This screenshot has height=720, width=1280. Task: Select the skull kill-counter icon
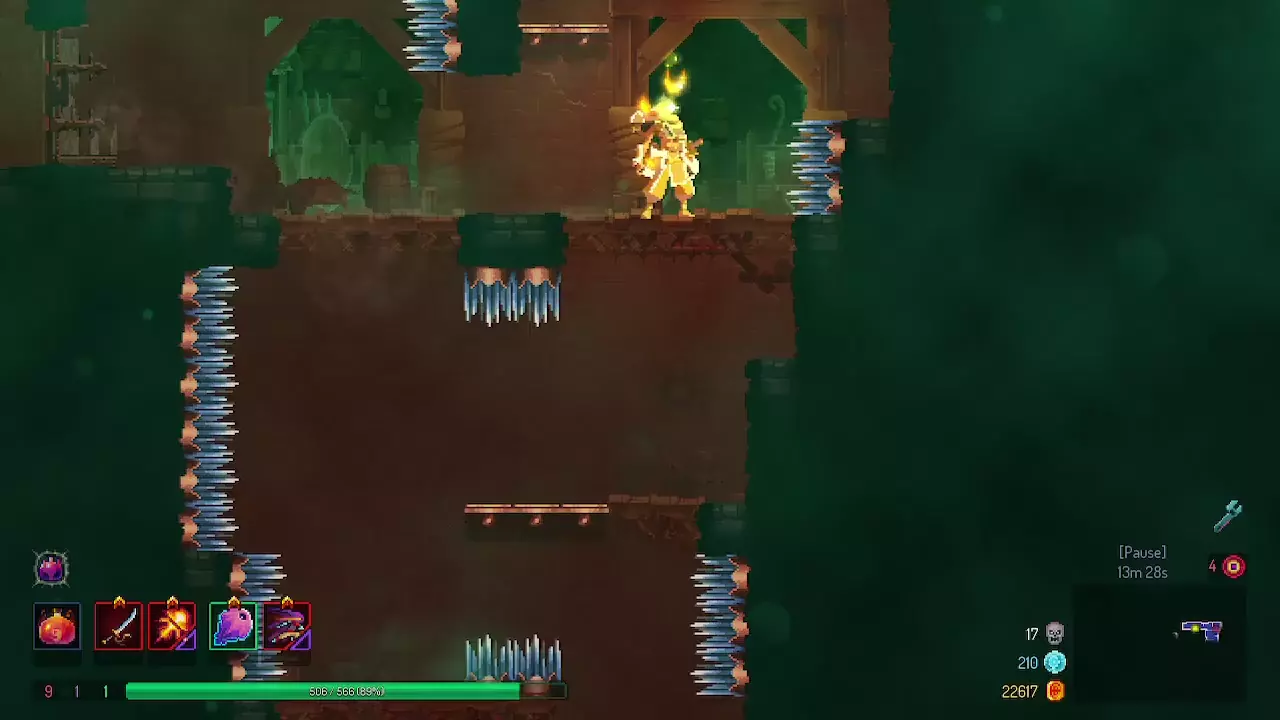pos(1053,633)
